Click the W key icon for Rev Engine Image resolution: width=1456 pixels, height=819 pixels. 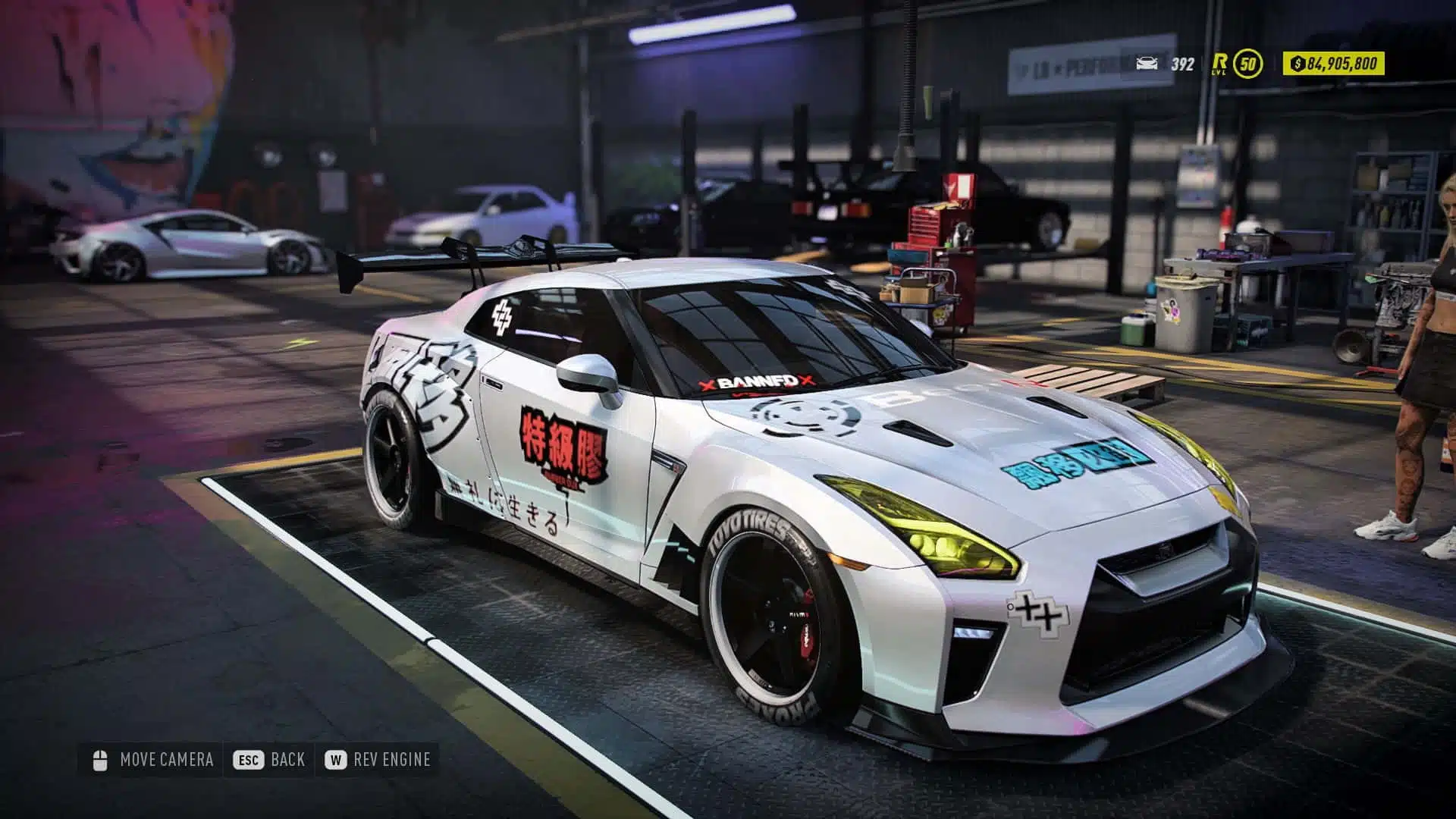pyautogui.click(x=337, y=759)
